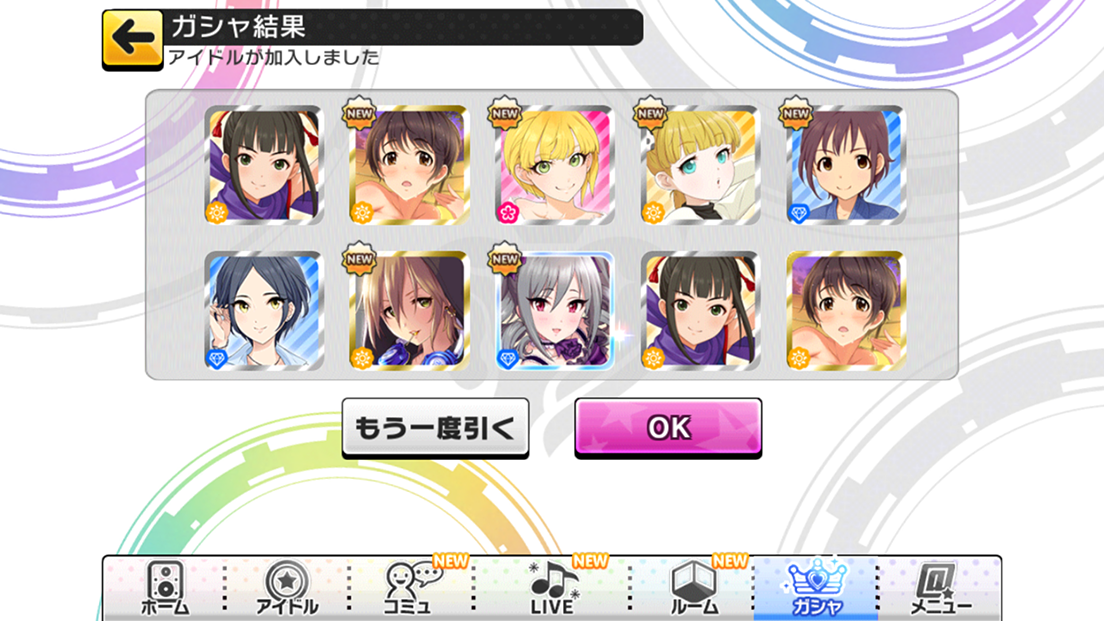Image resolution: width=1104 pixels, height=621 pixels.
Task: Open the メニュー tab
Action: click(x=940, y=587)
